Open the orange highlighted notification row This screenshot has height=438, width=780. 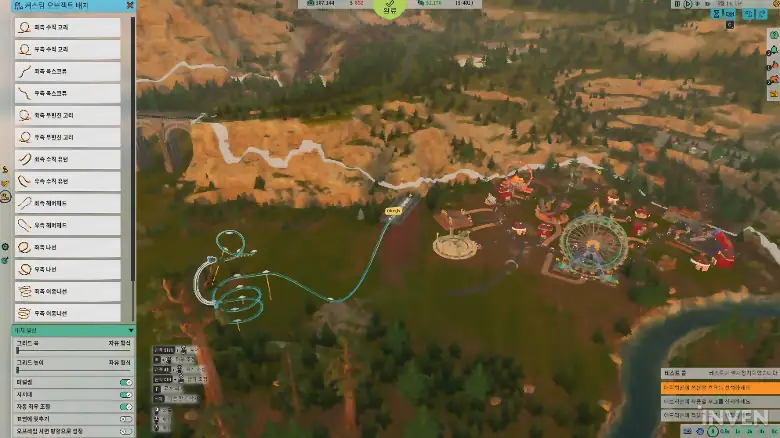(x=719, y=386)
